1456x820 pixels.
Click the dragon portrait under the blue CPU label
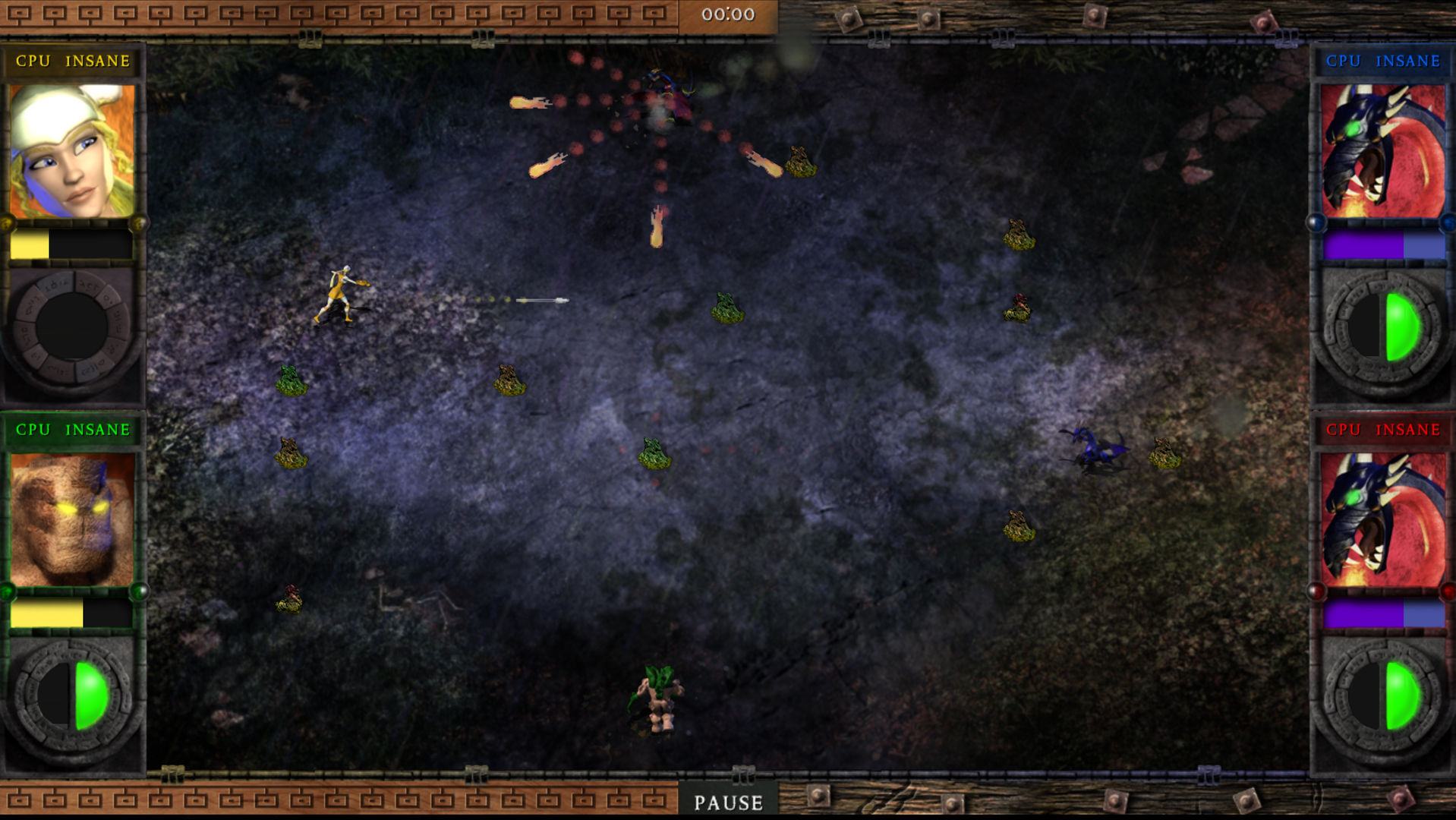(x=1383, y=151)
